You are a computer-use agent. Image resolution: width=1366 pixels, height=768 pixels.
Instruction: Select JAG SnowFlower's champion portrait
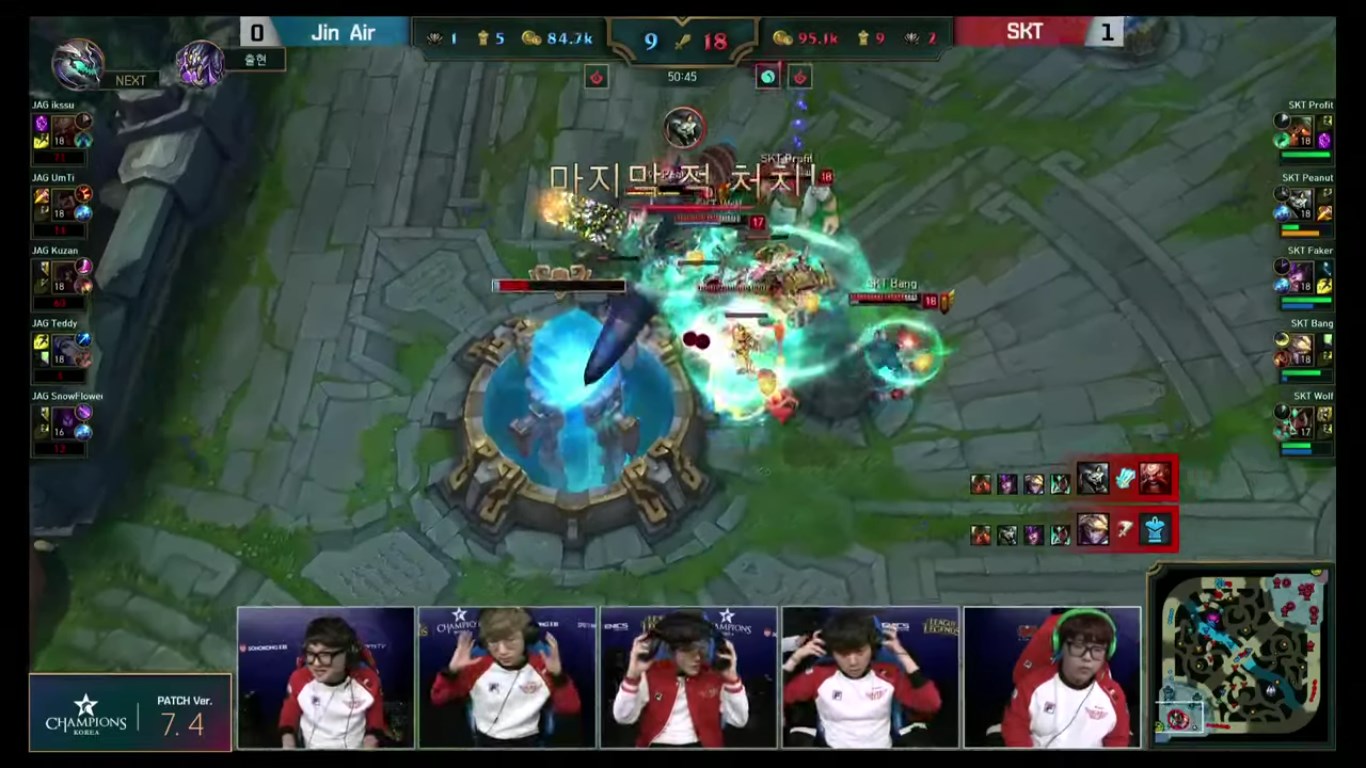coord(65,418)
